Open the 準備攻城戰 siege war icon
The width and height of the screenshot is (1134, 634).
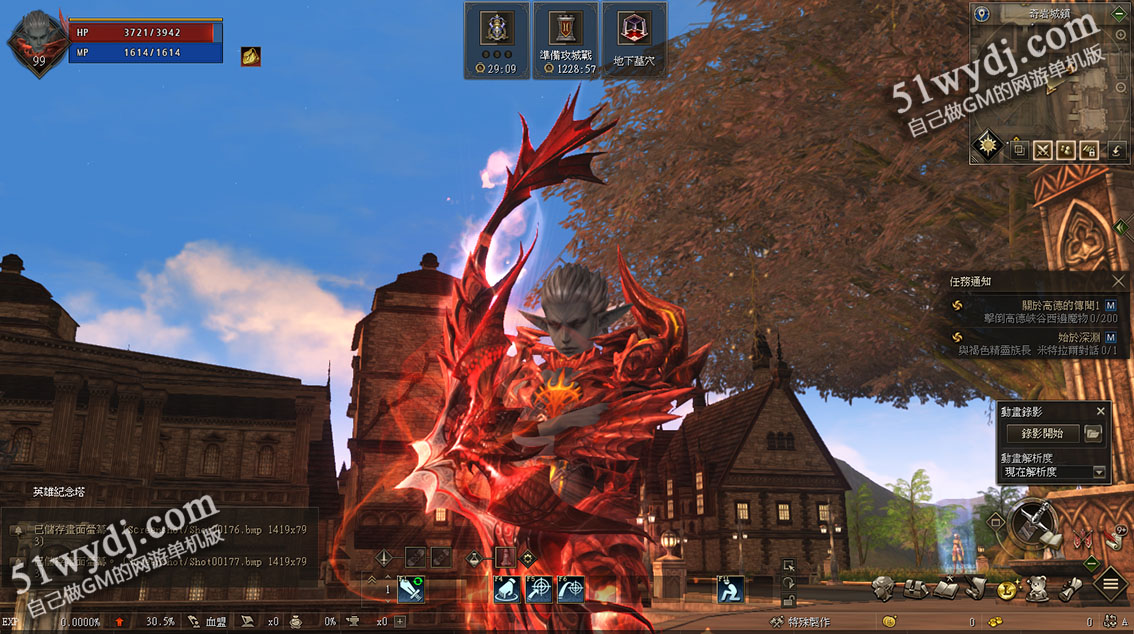[566, 40]
